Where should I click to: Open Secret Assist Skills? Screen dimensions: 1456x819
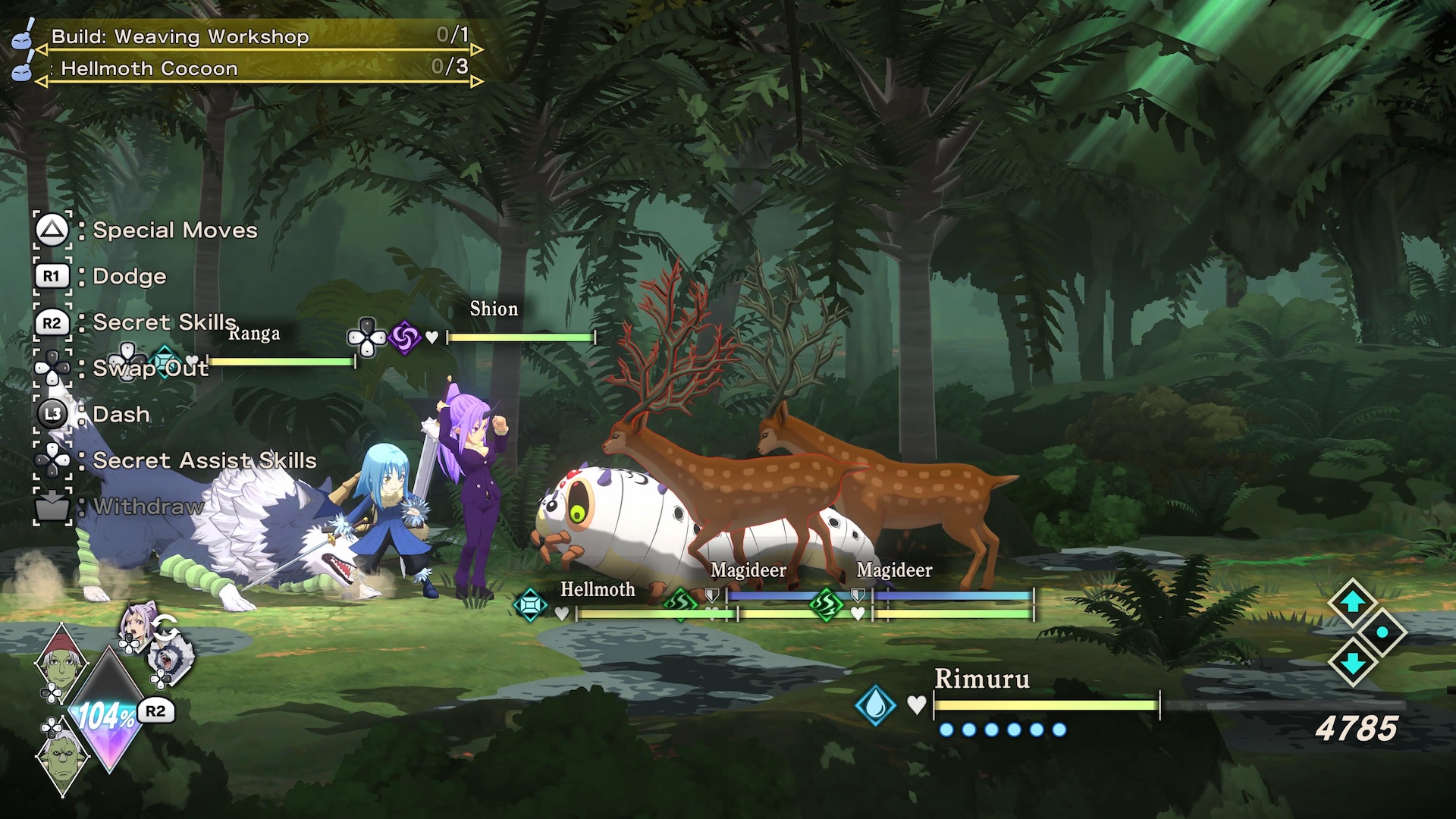pyautogui.click(x=204, y=460)
